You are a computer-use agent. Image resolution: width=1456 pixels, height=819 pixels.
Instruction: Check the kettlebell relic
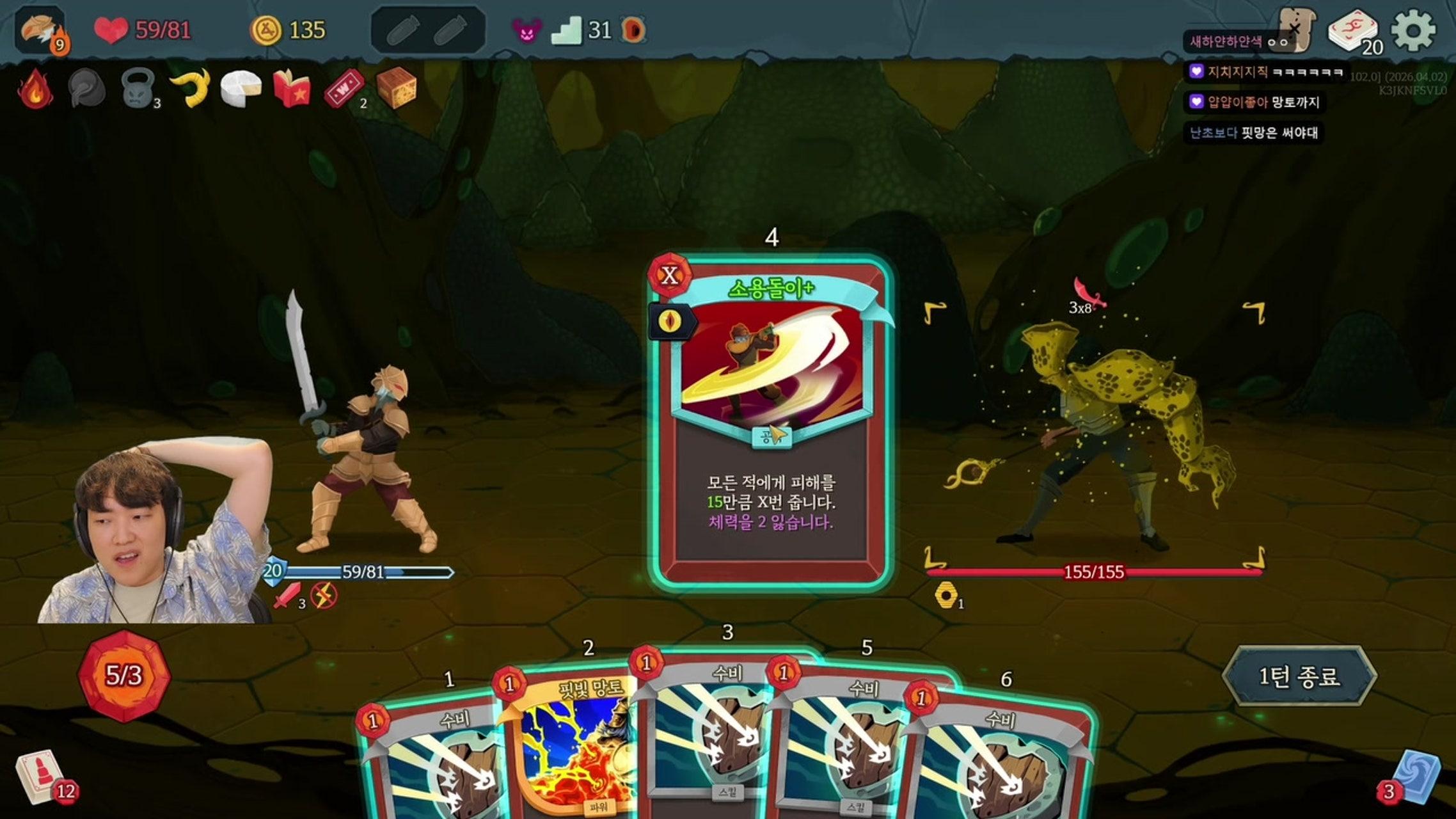click(x=138, y=88)
